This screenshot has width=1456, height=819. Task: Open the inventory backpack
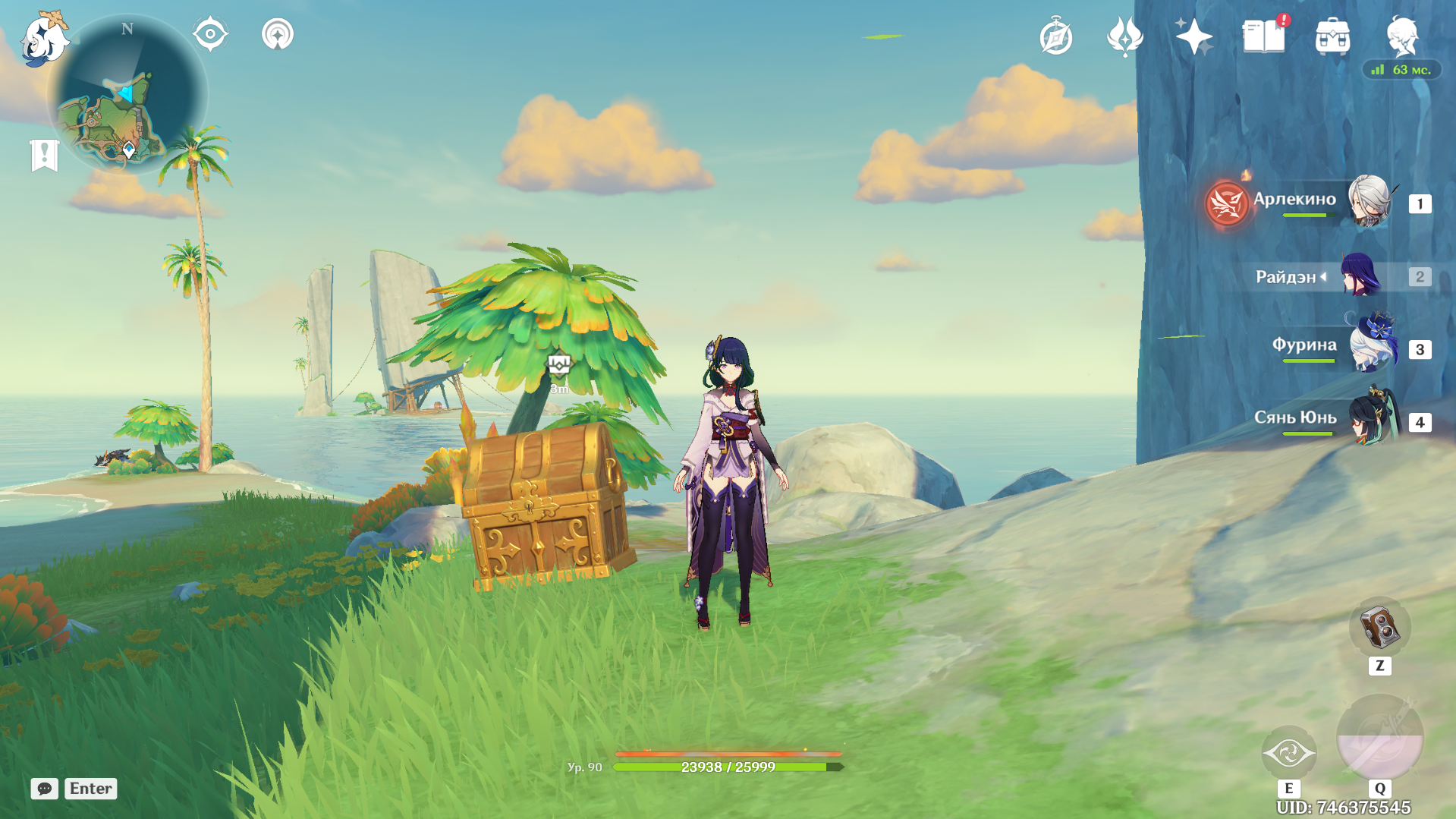[1332, 36]
